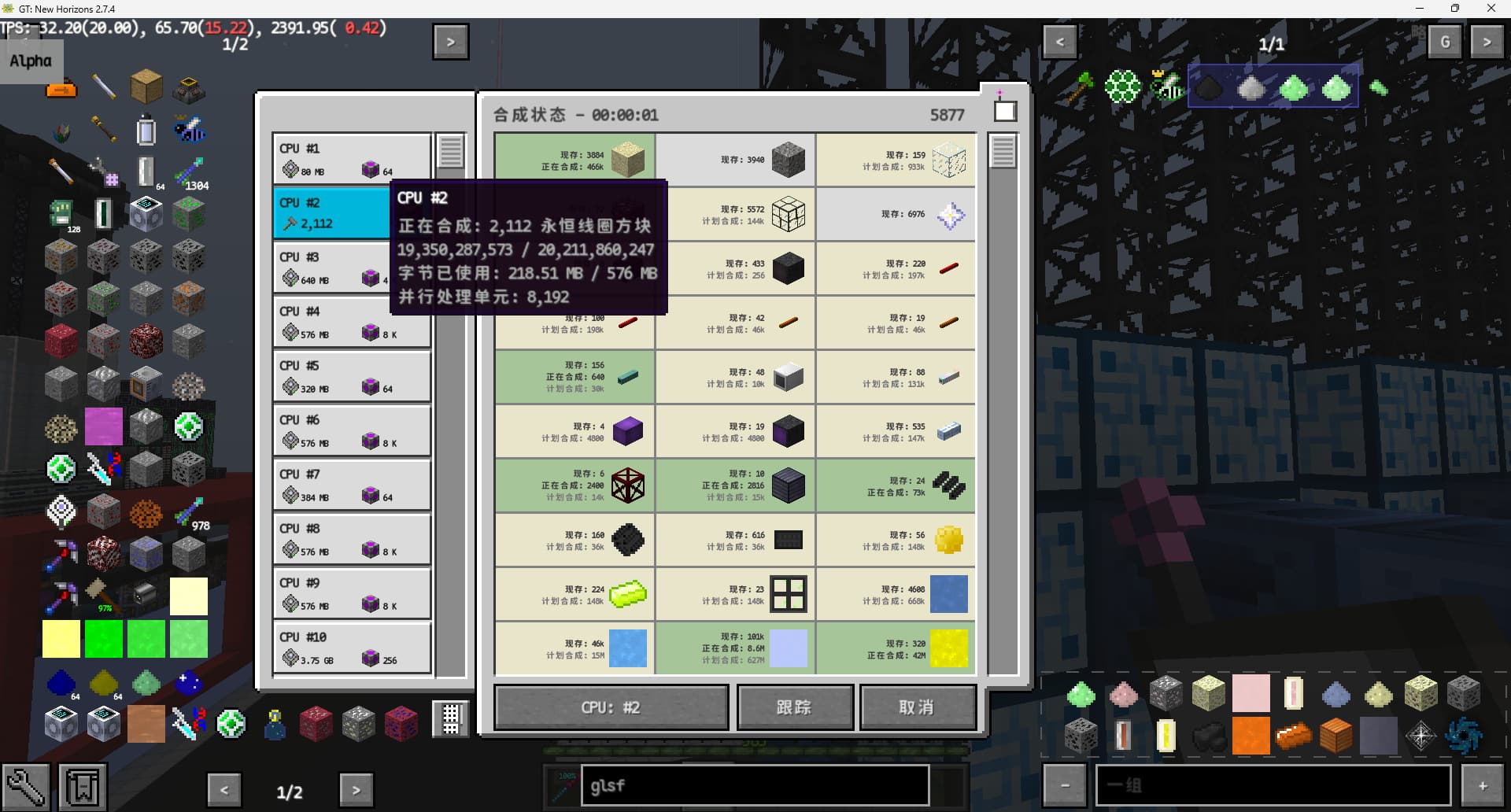This screenshot has height=812, width=1511.
Task: Type in the glsf search field
Action: (x=754, y=785)
